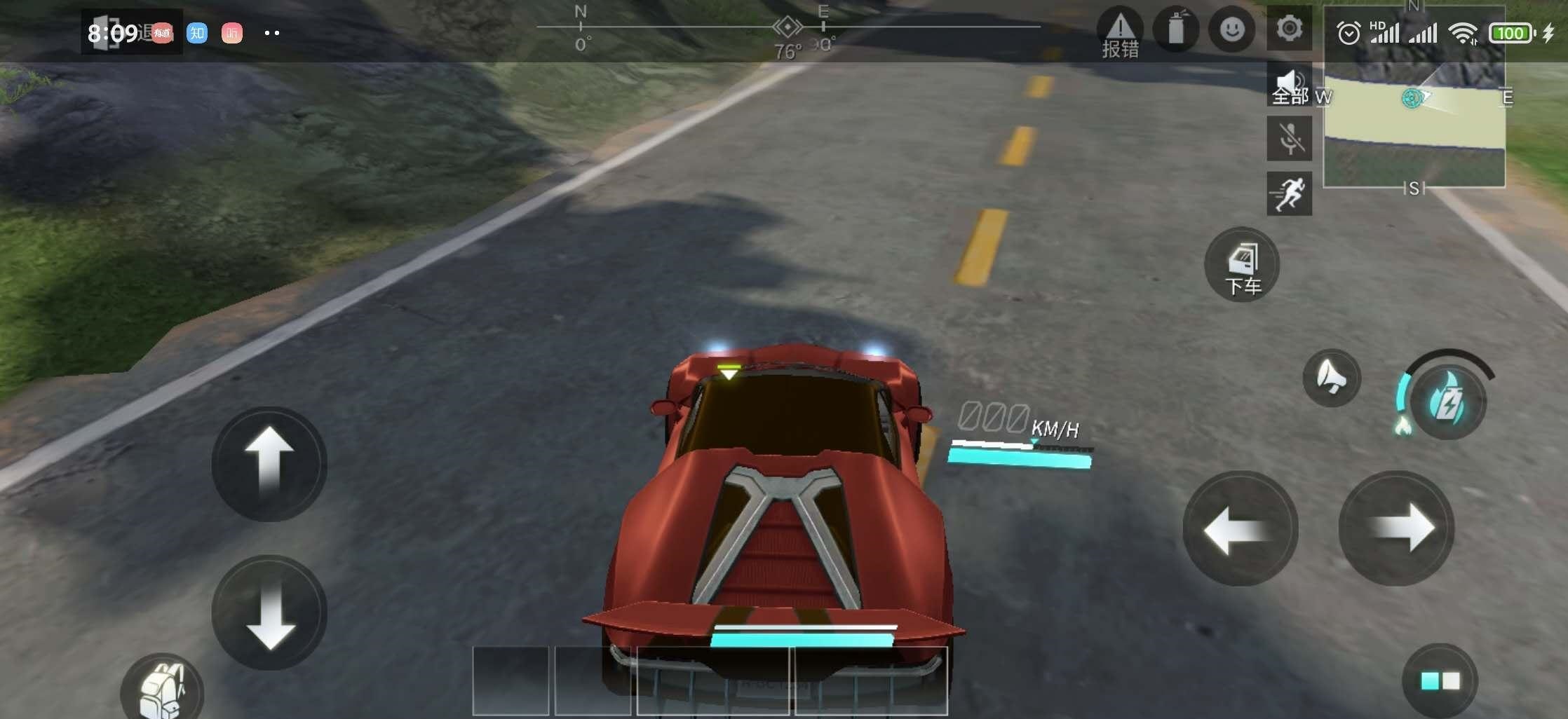
Task: Tap the cyan and white squares button
Action: [x=1440, y=680]
